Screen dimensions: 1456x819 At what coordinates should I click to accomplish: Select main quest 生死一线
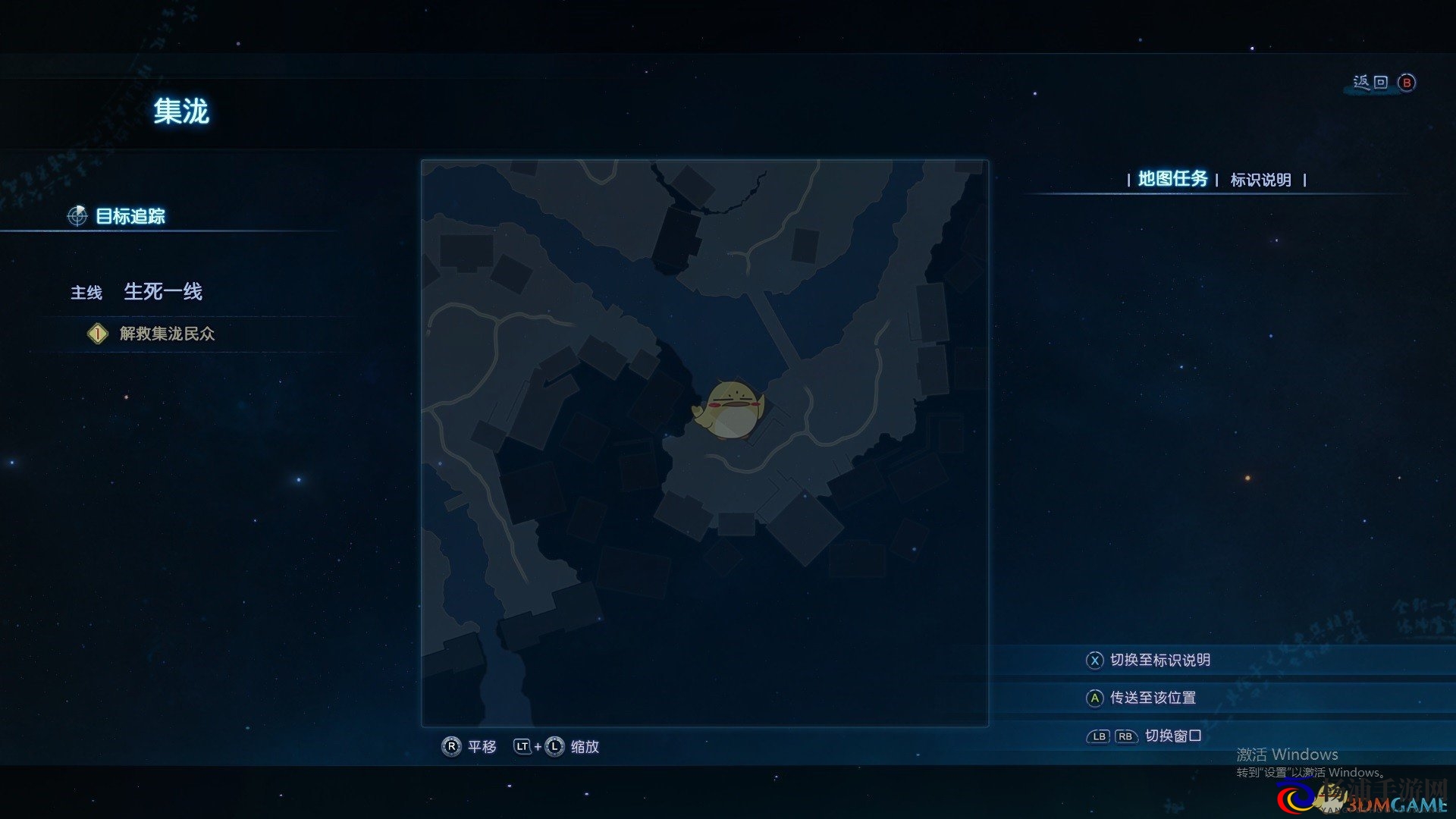[162, 292]
